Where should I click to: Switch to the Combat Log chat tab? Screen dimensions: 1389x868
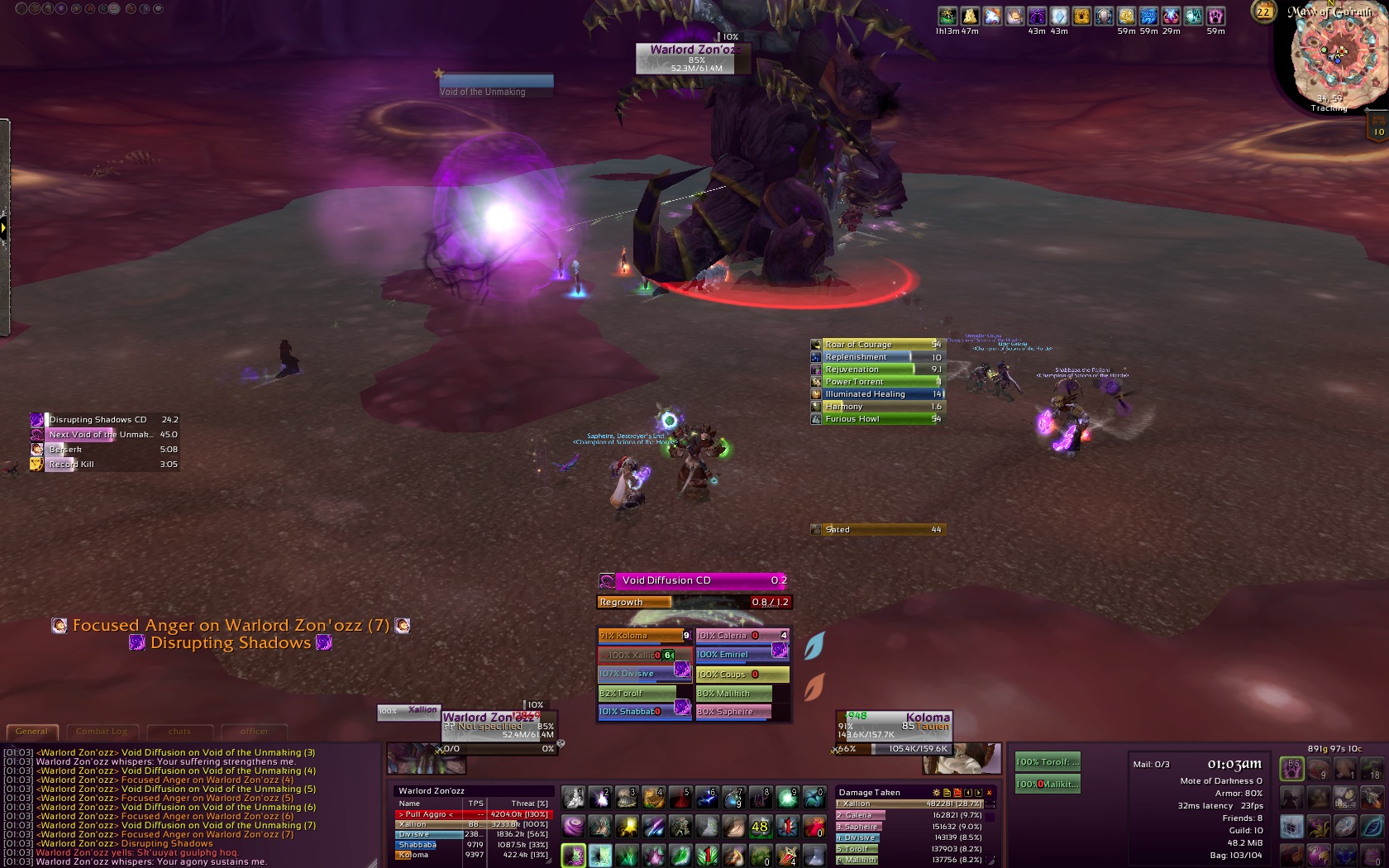[102, 732]
